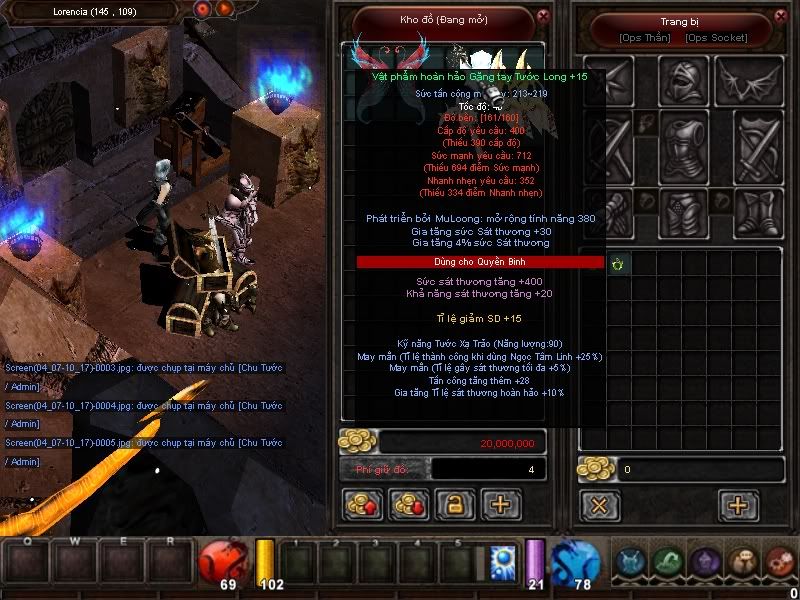This screenshot has width=800, height=600.
Task: Deposit zen with the red up-arrow coins button
Action: [363, 505]
